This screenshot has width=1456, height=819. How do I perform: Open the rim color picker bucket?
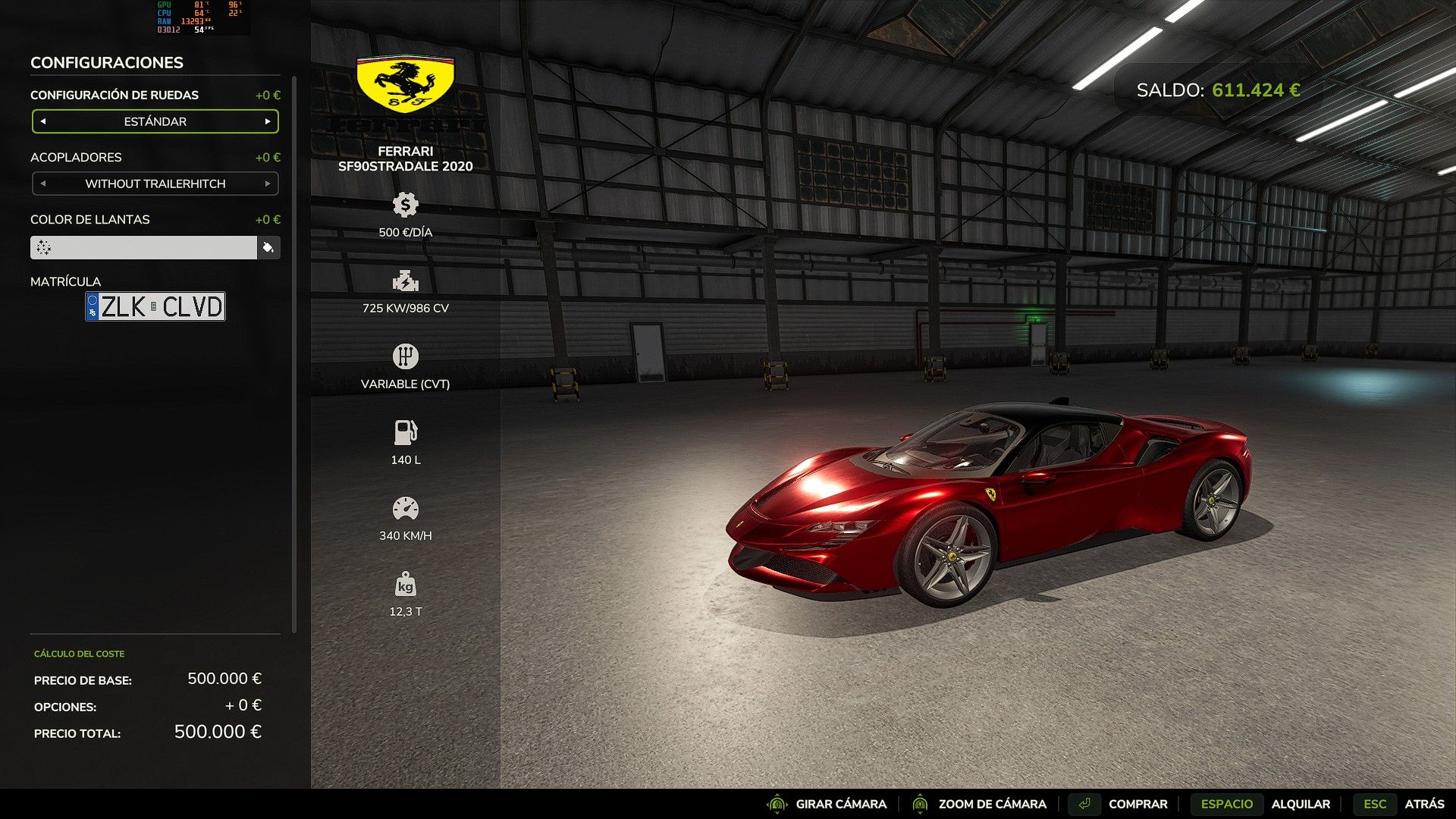[x=268, y=247]
